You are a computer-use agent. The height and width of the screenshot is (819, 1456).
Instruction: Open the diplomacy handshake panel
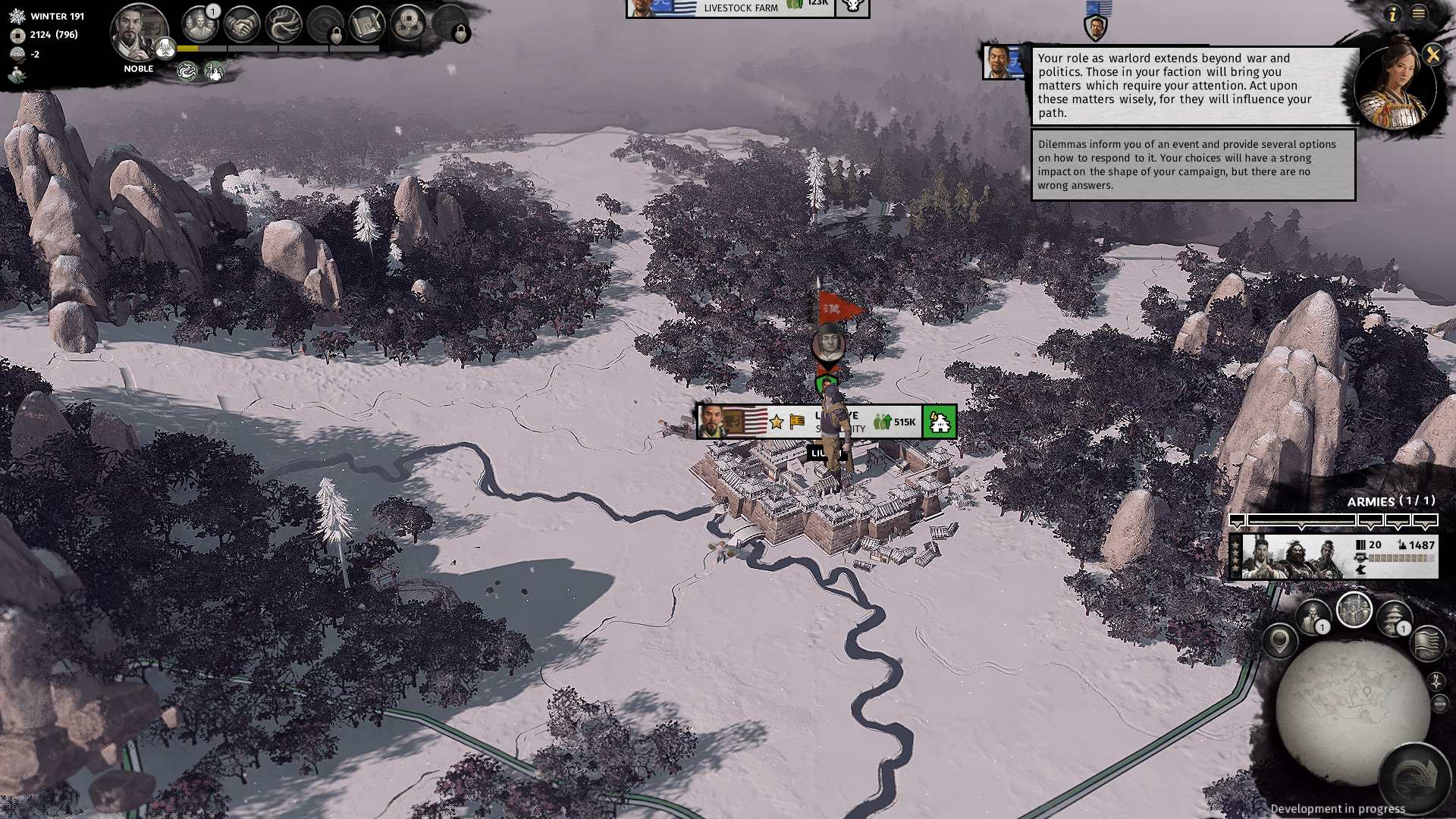[x=243, y=24]
